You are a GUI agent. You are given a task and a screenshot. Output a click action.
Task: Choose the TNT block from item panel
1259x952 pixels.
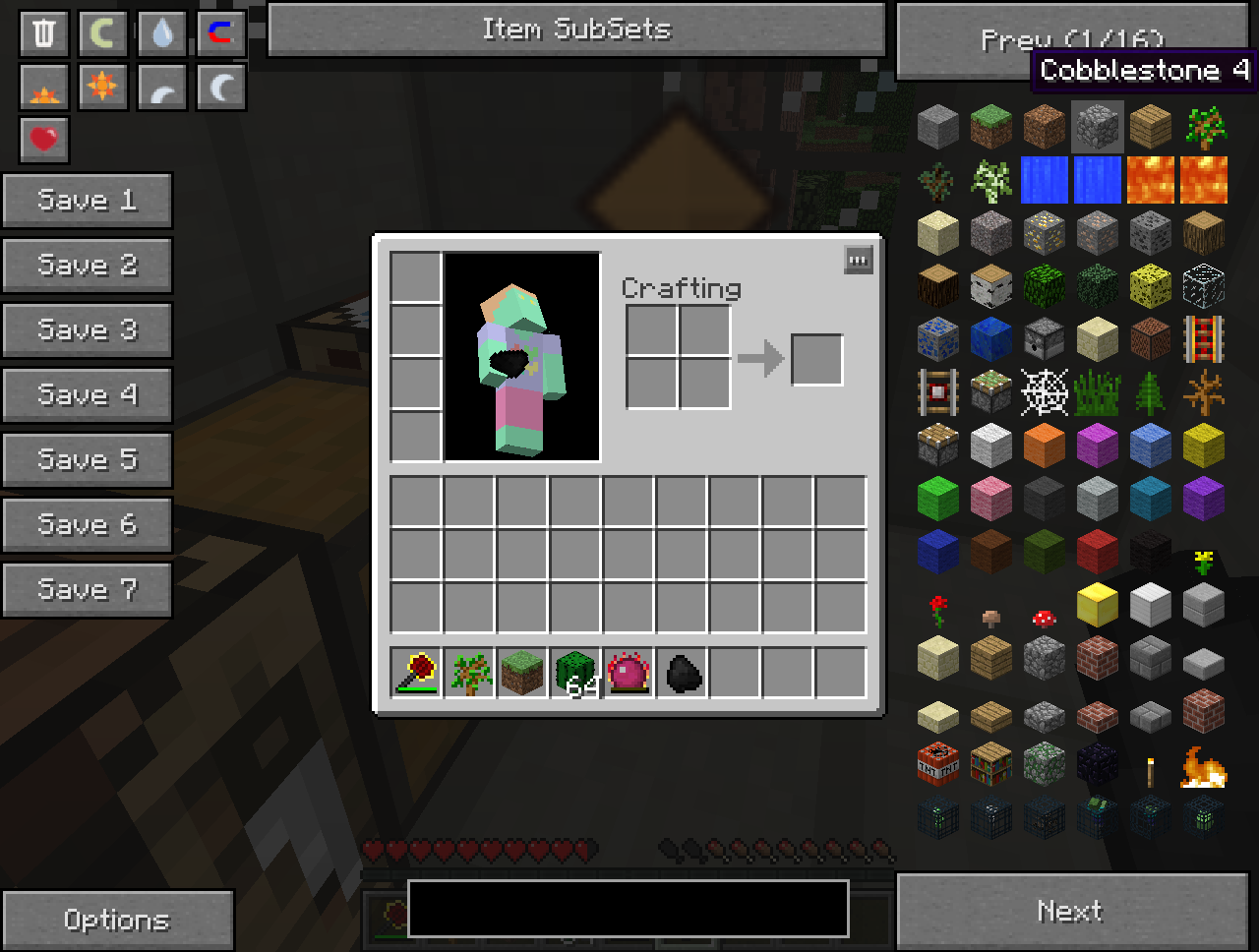pyautogui.click(x=937, y=763)
